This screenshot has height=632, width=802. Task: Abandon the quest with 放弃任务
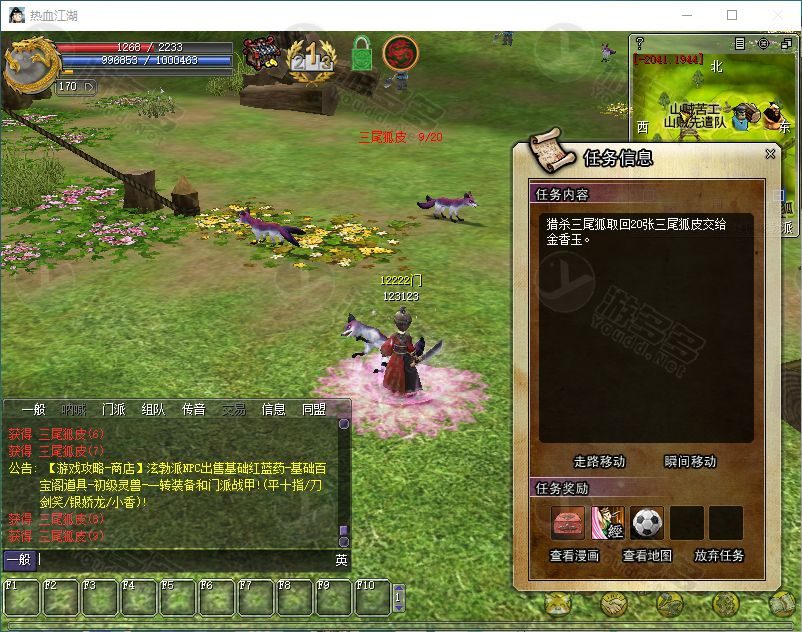pos(719,555)
